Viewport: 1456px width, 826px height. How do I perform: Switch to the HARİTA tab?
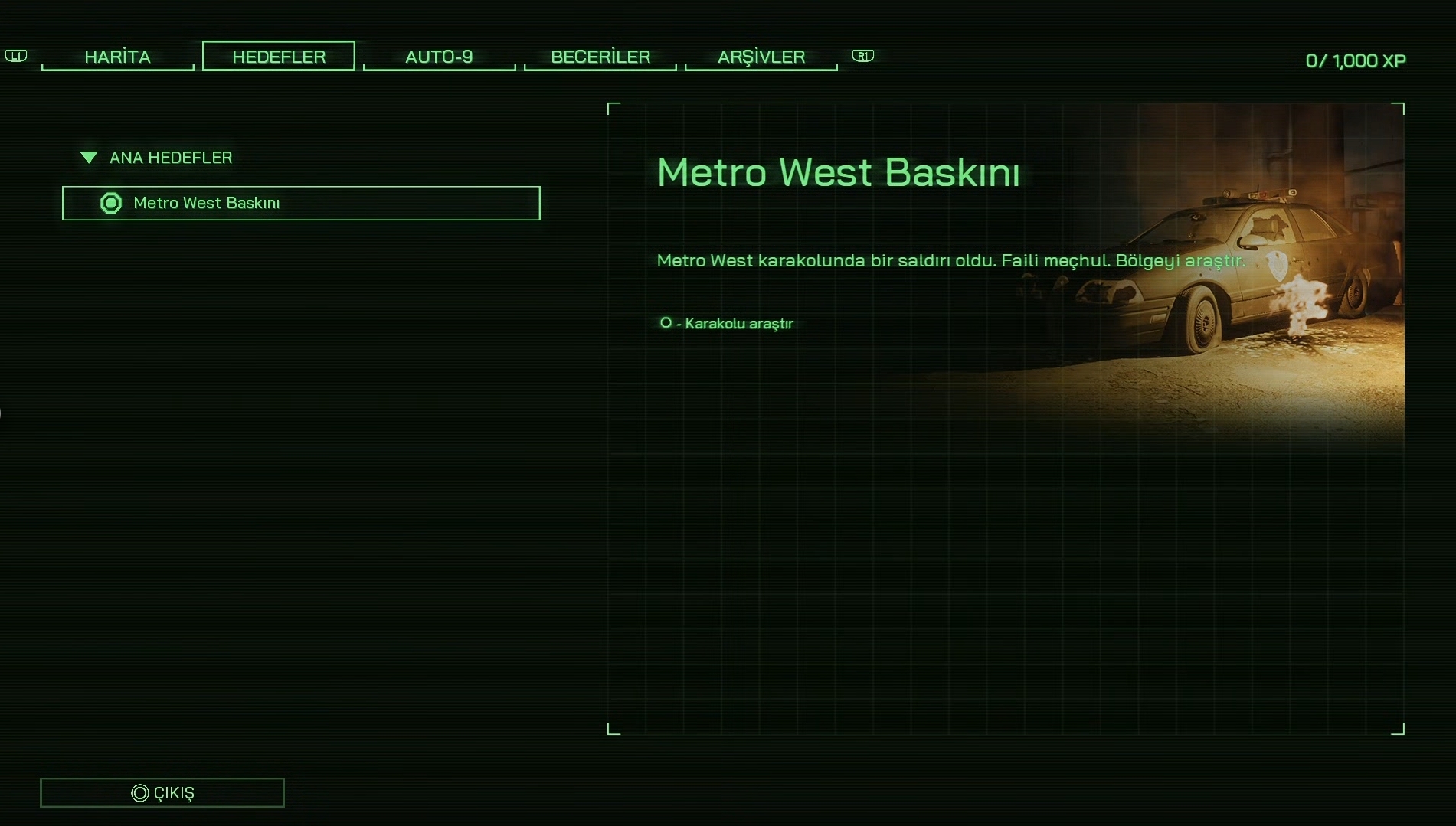click(117, 57)
